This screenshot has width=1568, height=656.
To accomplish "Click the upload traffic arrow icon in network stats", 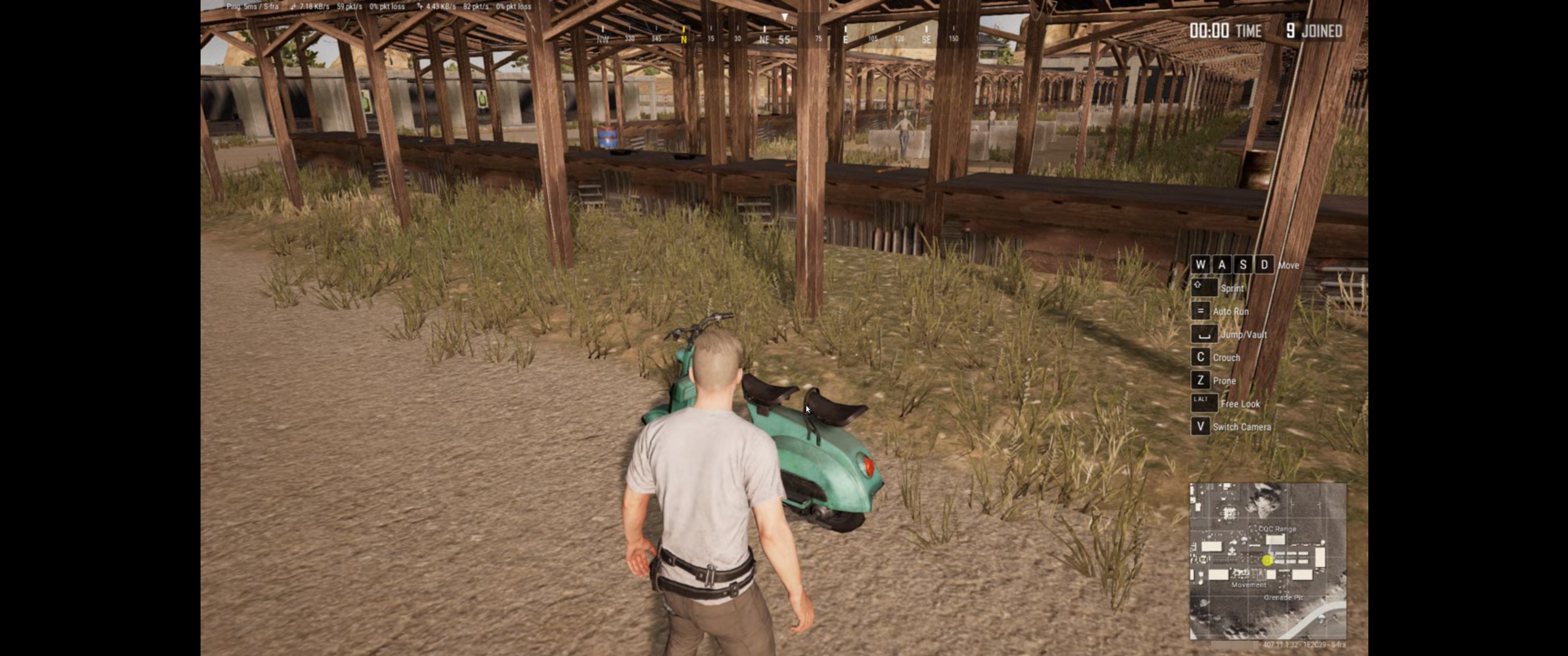I will click(x=419, y=6).
